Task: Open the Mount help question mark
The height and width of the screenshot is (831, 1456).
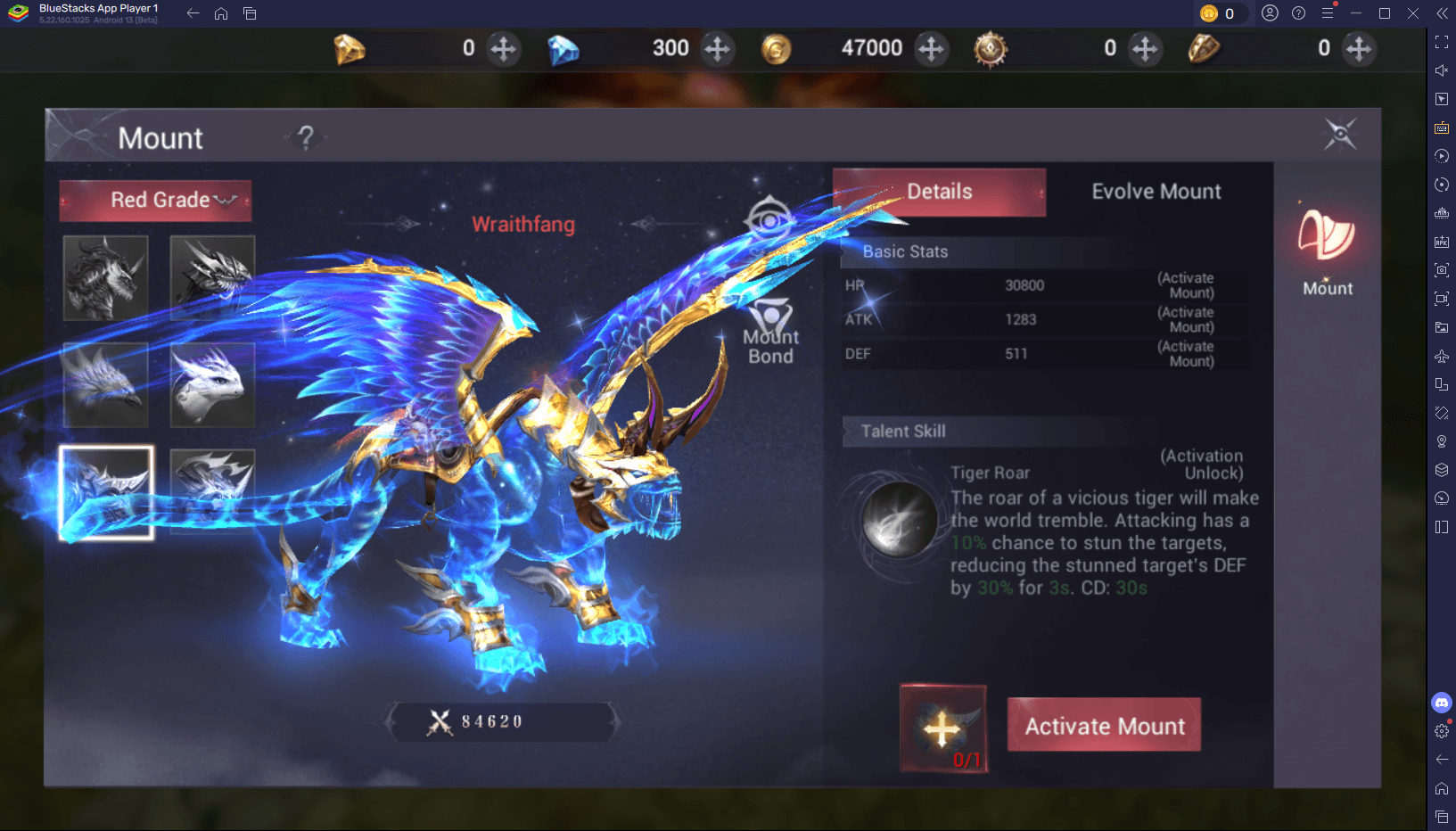Action: (x=304, y=138)
